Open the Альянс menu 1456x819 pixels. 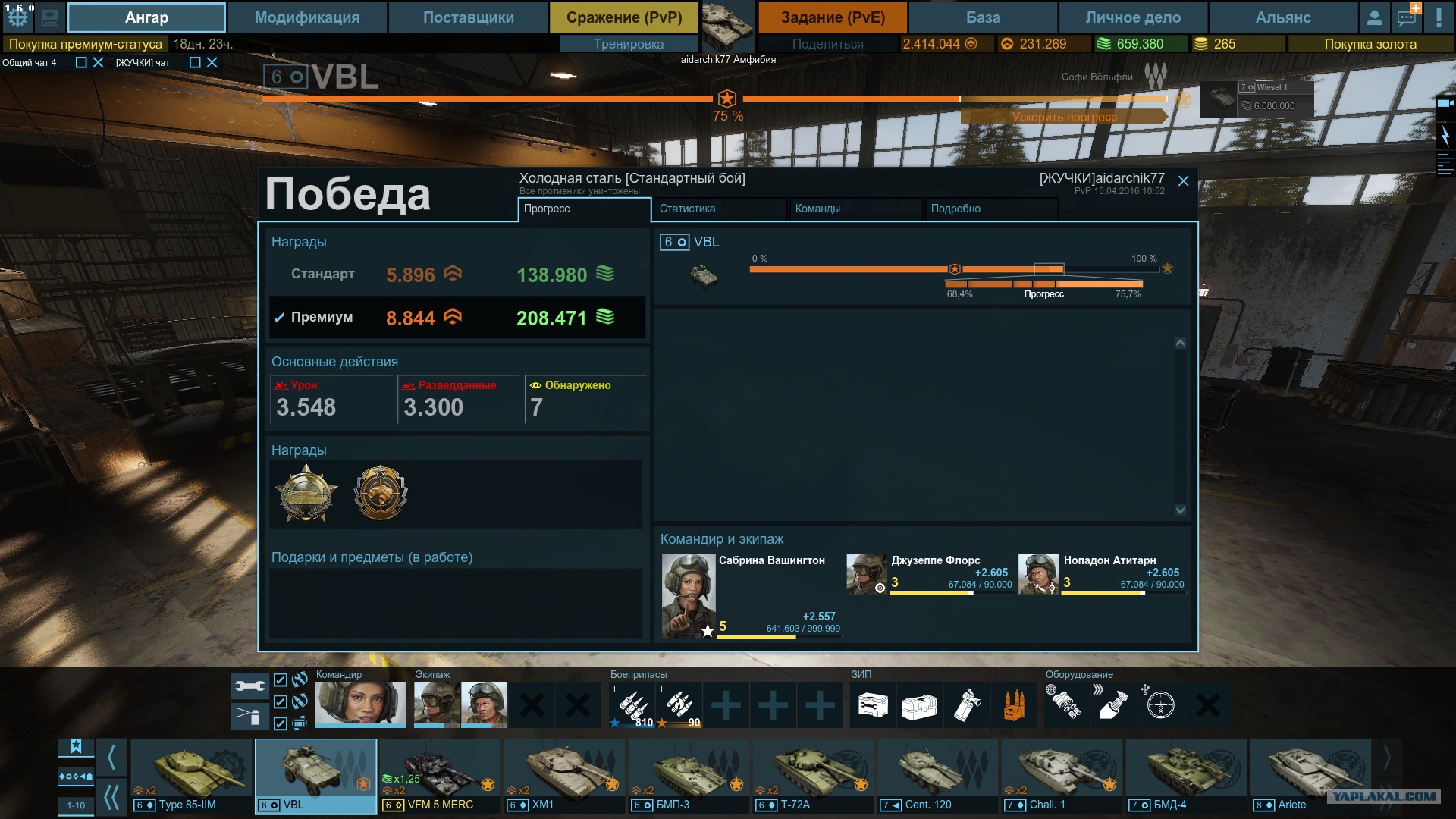(x=1282, y=17)
